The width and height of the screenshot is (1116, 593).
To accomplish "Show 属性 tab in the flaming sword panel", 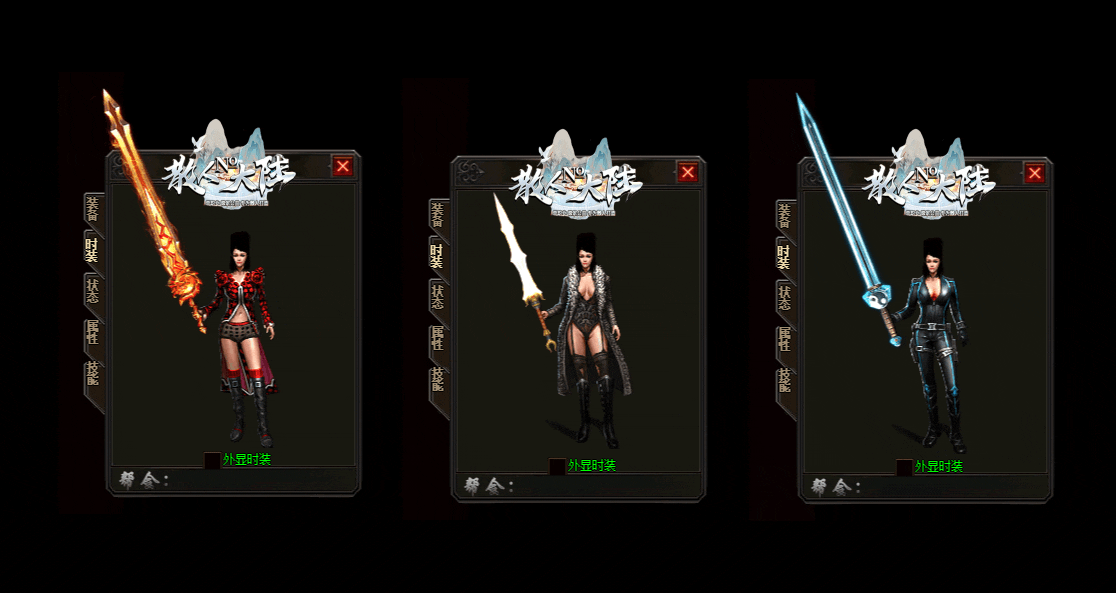I will 93,333.
